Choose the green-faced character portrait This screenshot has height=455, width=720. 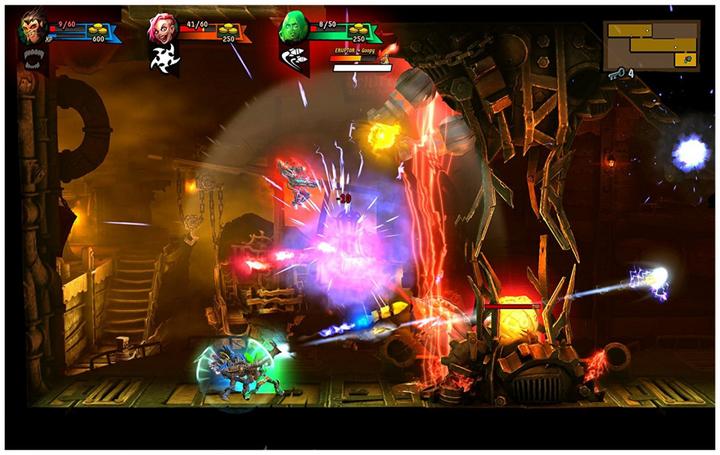point(293,26)
